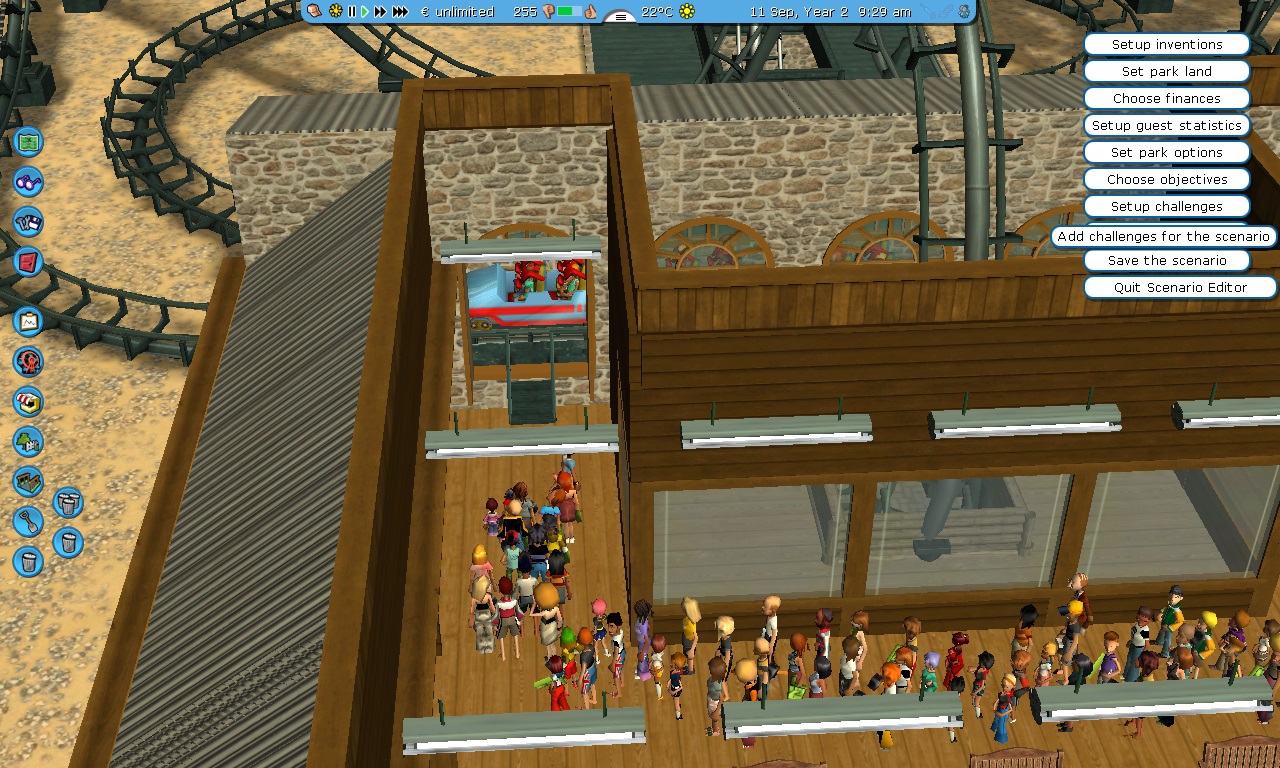This screenshot has width=1280, height=768.
Task: Select Set park land
Action: [1166, 72]
